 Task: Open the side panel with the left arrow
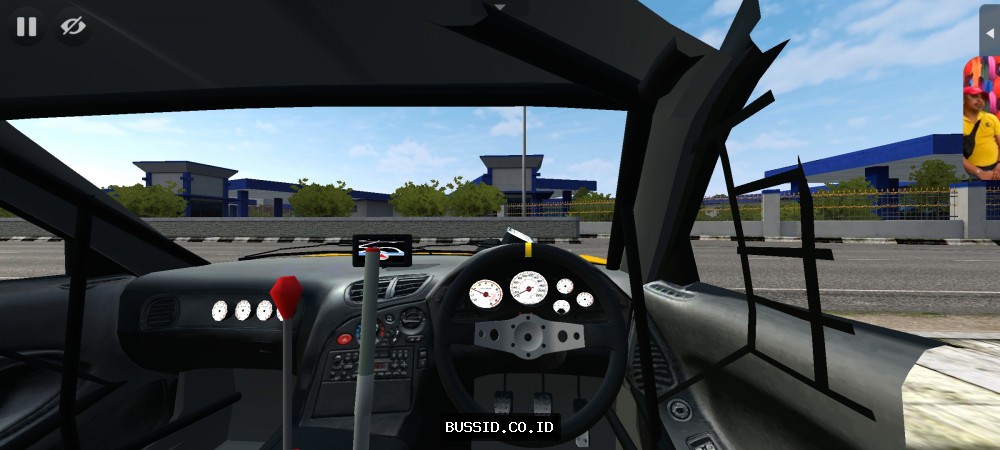tap(989, 32)
